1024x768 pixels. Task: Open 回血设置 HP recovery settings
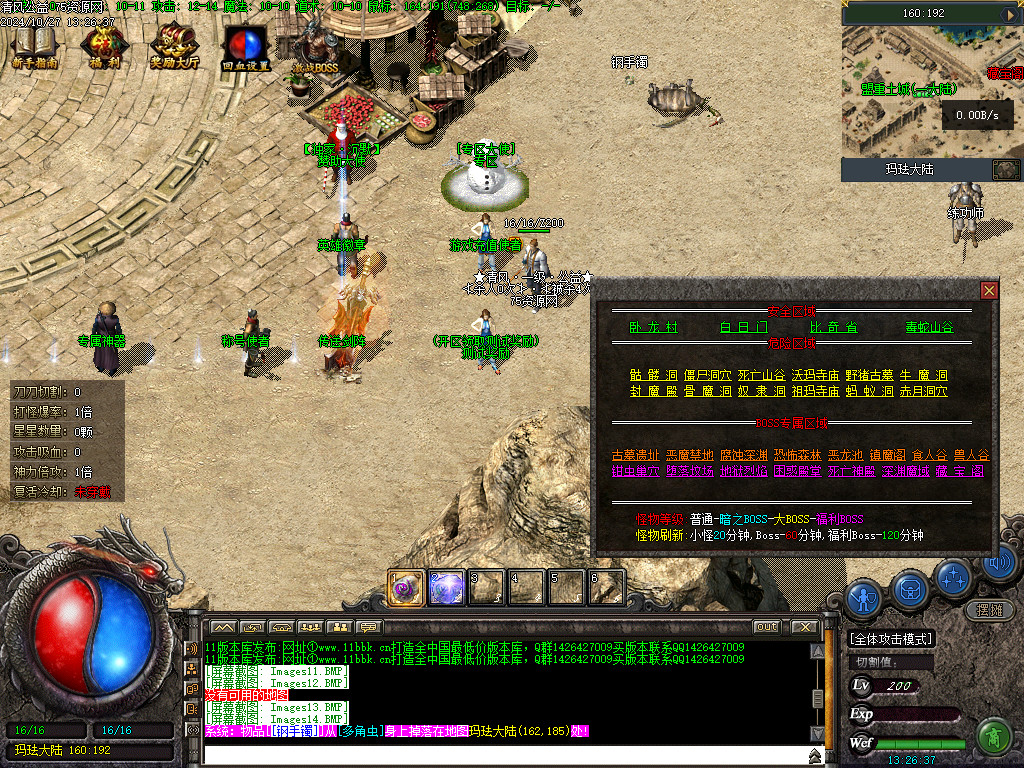(x=245, y=47)
